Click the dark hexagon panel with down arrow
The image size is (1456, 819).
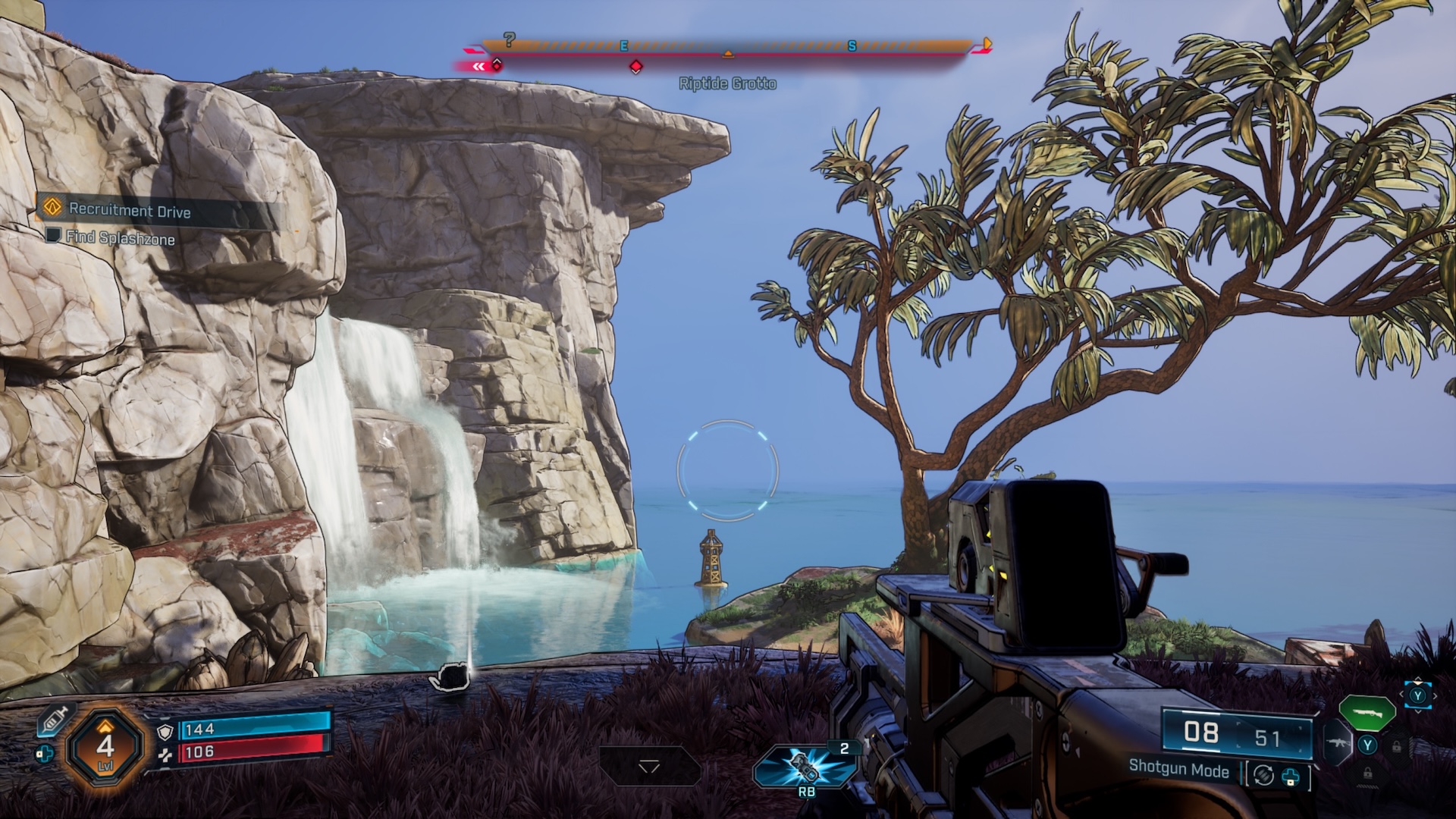650,766
